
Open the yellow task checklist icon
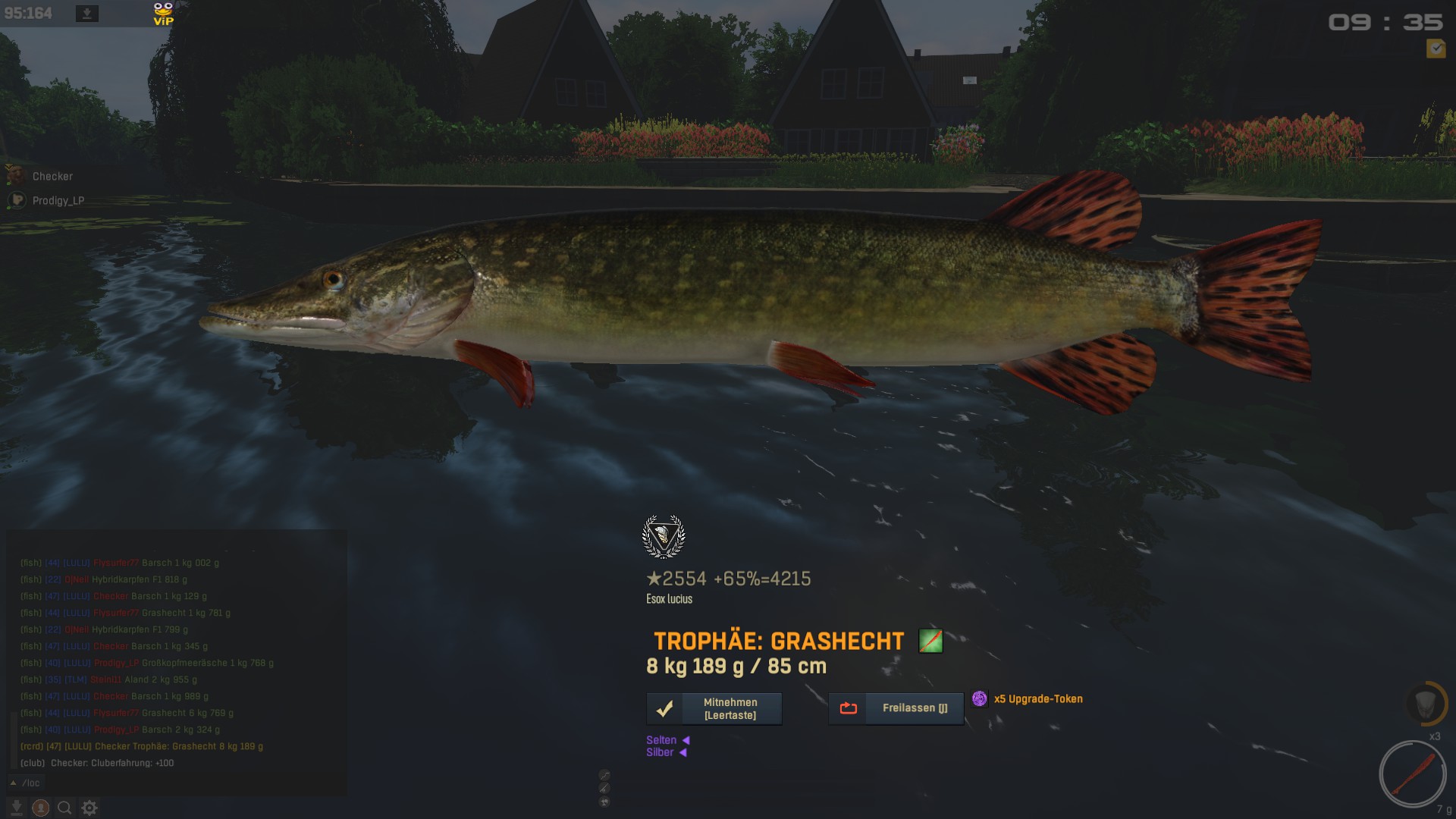[1436, 49]
